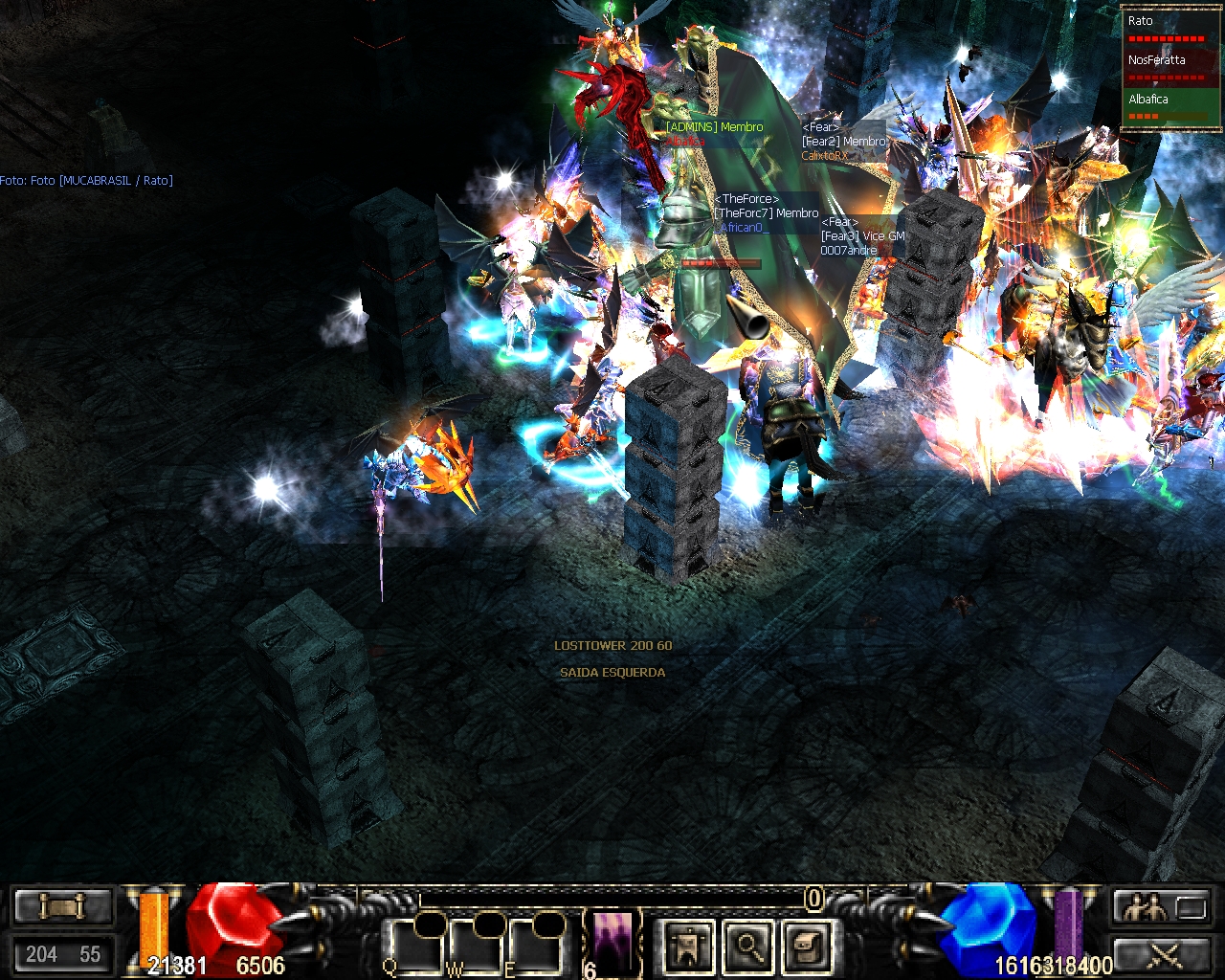
Task: Click the Q hotkey item slot
Action: 416,946
